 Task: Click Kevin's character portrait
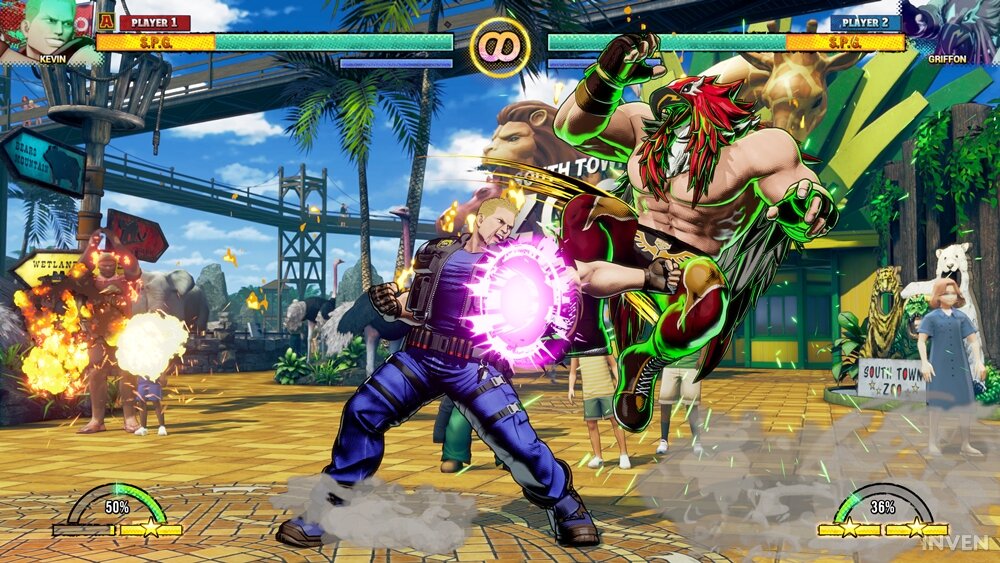coord(45,27)
